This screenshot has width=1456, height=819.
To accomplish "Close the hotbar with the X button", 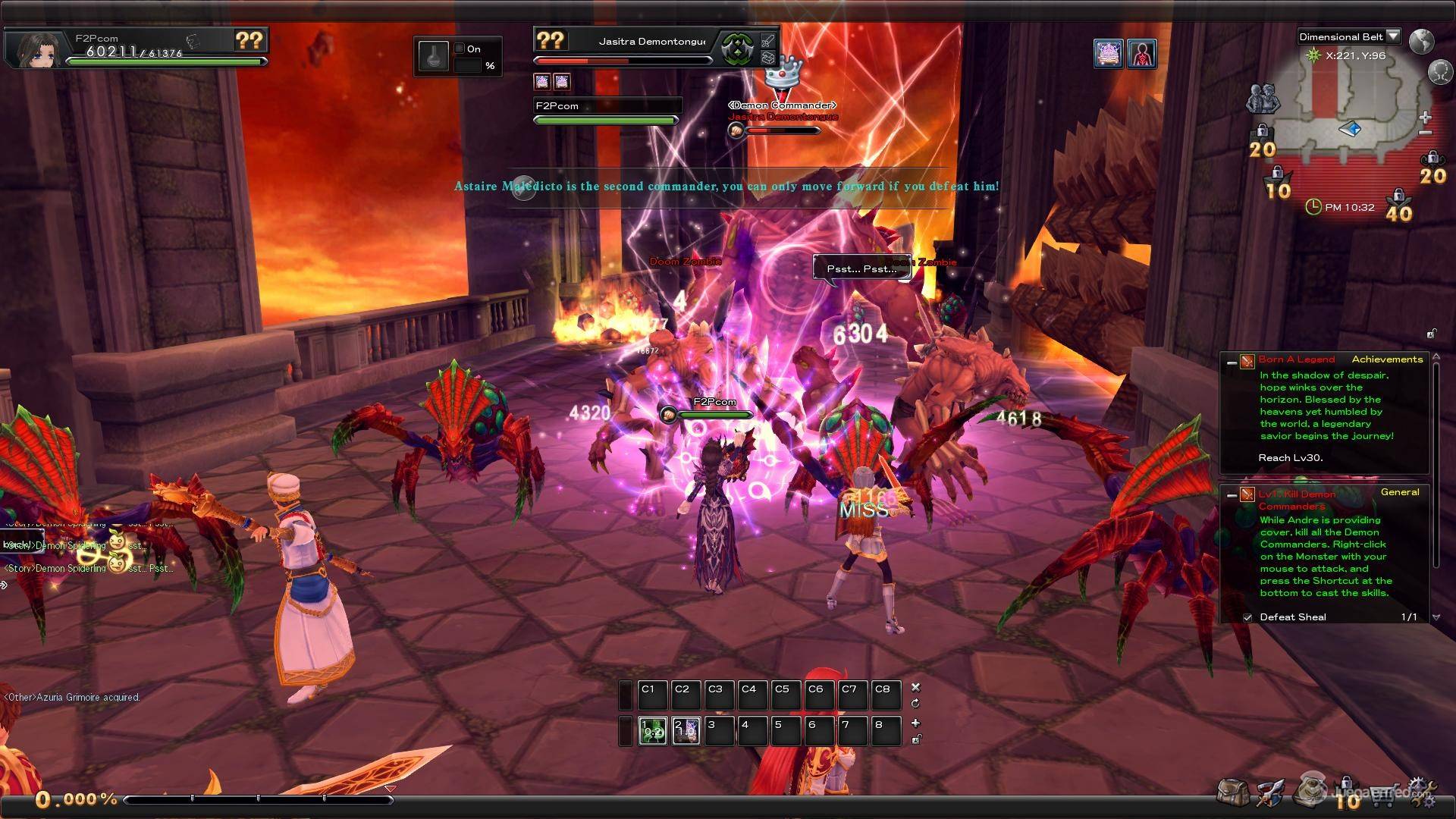I will pos(915,687).
